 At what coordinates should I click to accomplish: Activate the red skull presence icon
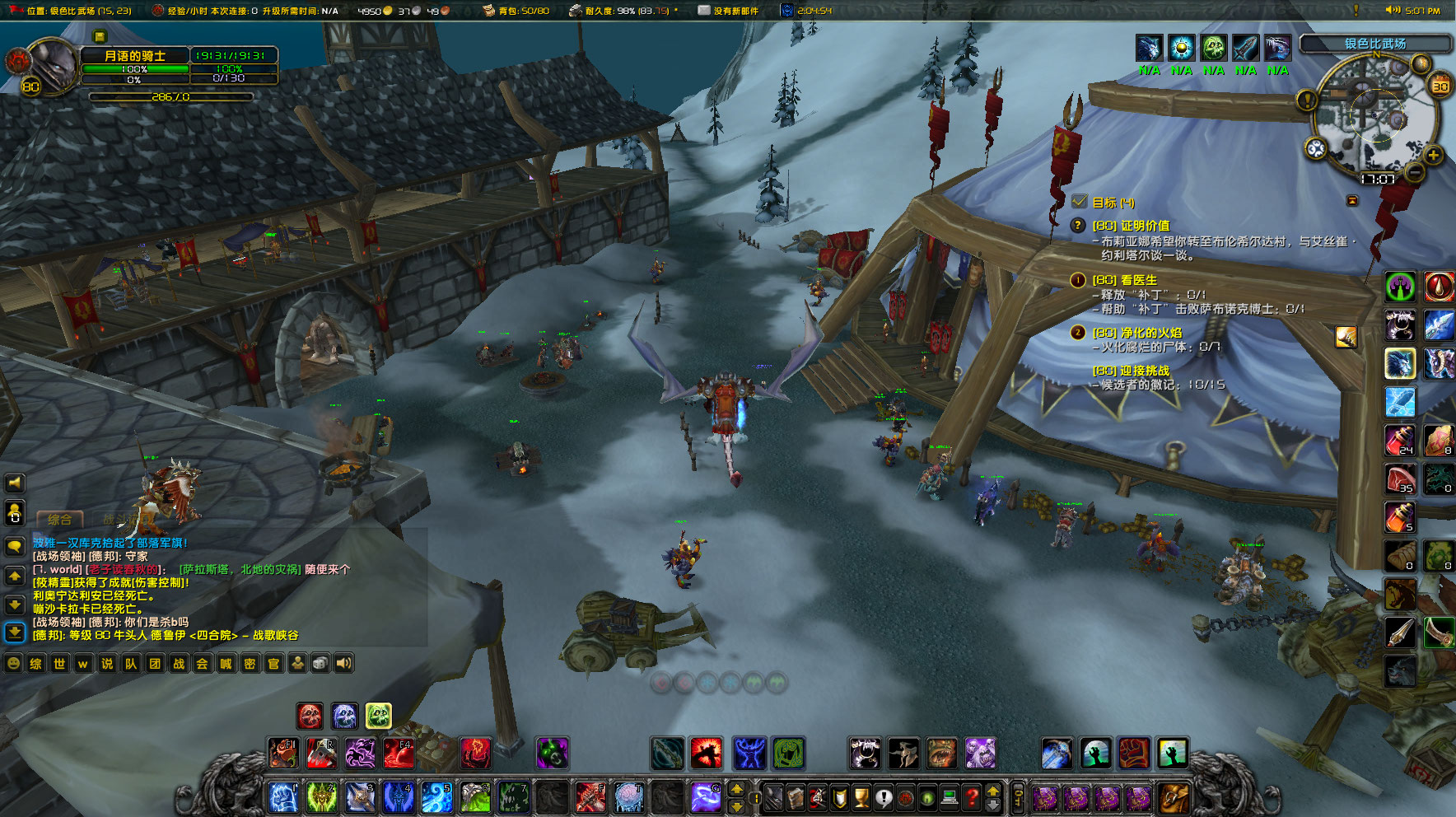point(310,716)
